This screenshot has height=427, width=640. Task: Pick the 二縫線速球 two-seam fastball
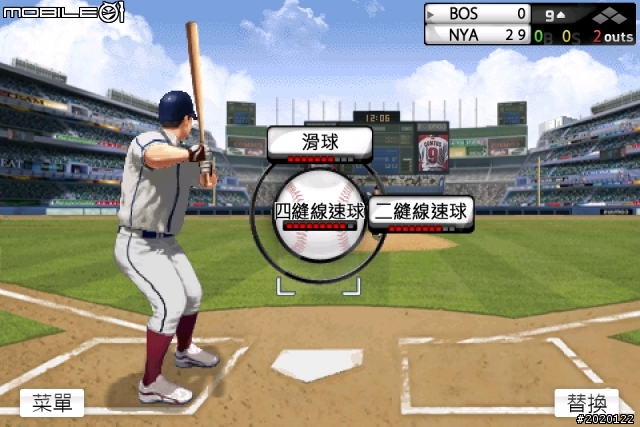coord(421,213)
